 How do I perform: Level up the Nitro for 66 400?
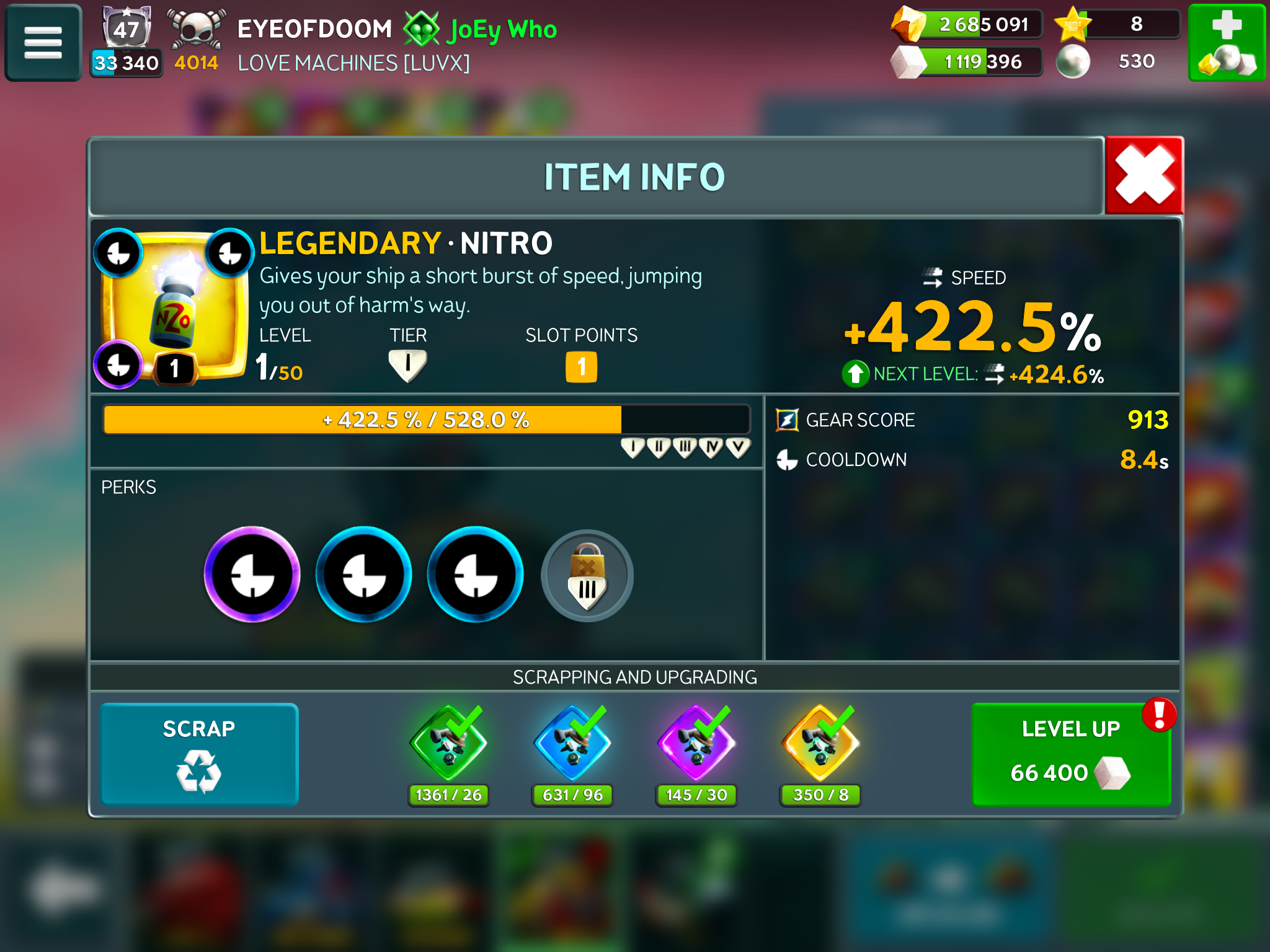(x=1071, y=754)
